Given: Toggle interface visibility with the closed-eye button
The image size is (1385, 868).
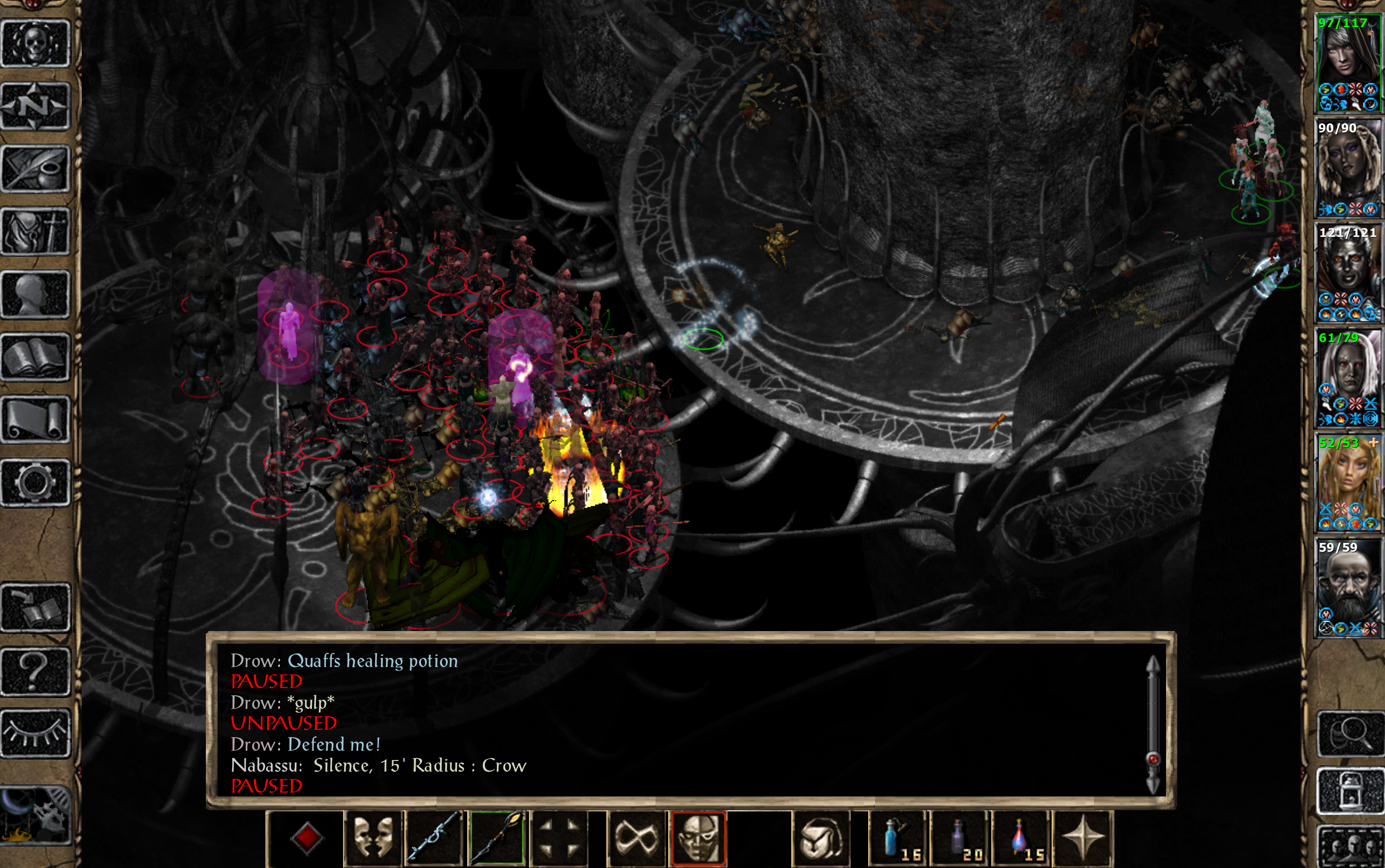Looking at the screenshot, I should click(x=36, y=734).
